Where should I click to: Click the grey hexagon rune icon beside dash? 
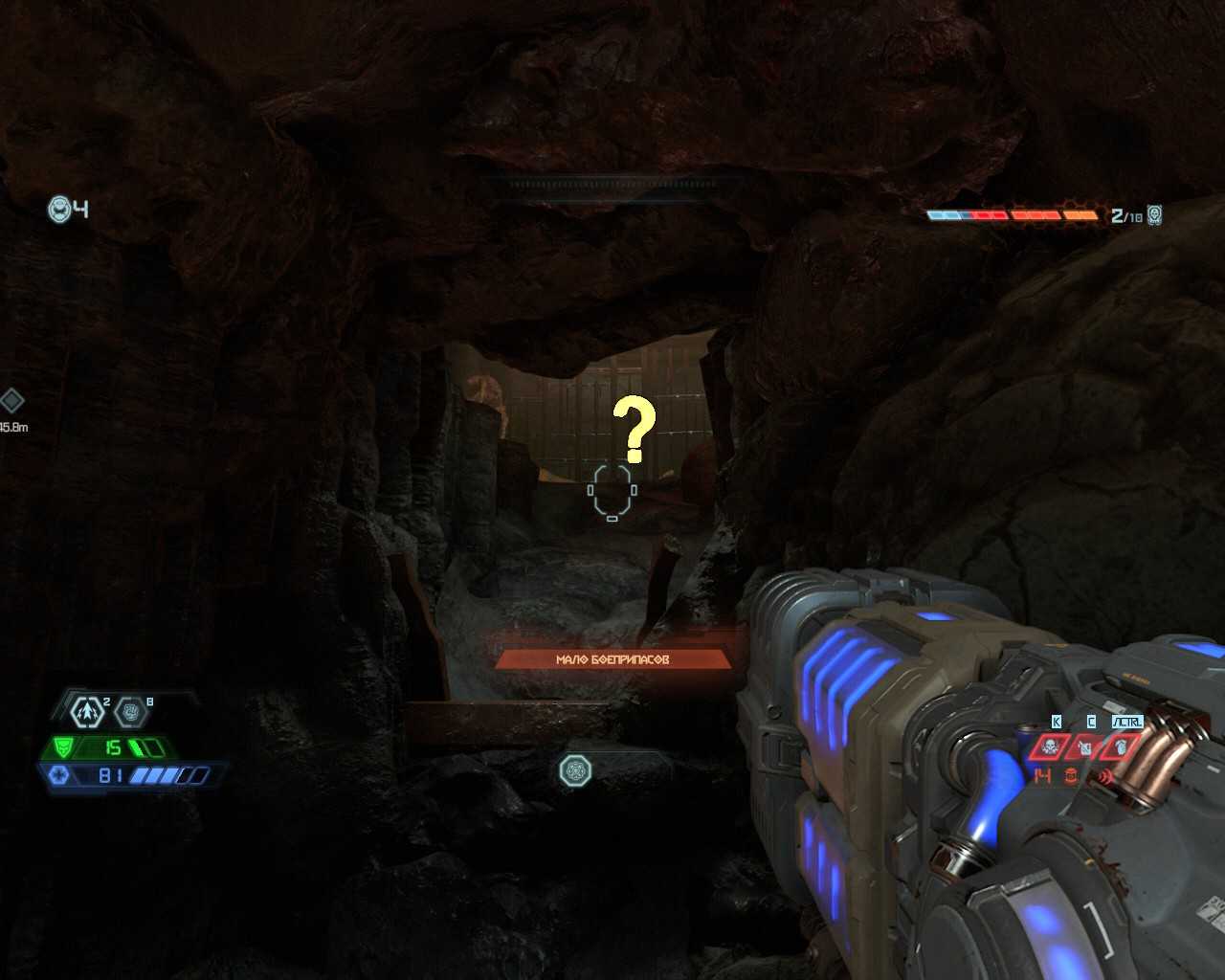point(130,712)
